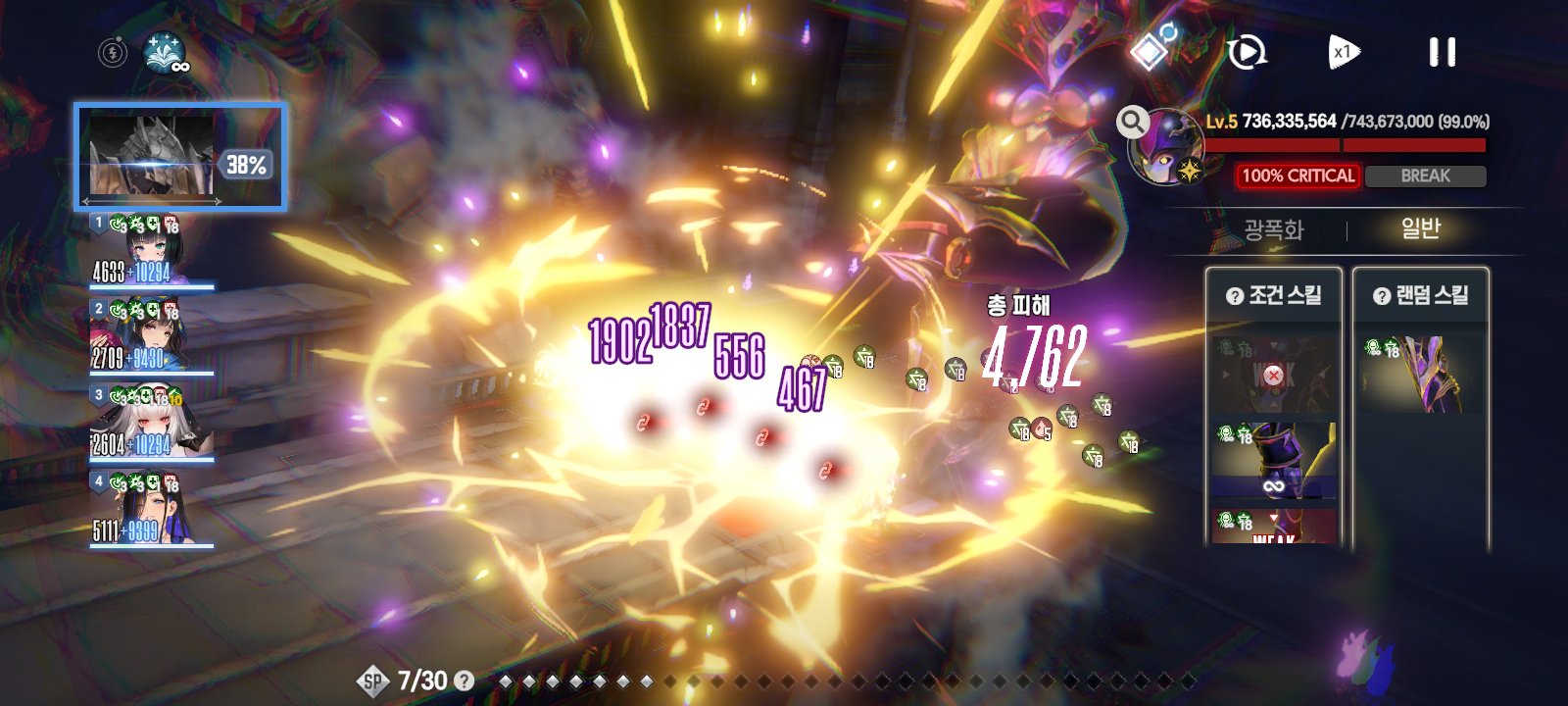The height and width of the screenshot is (706, 1568).
Task: View the condition skill with infinity symbol
Action: 1273,461
